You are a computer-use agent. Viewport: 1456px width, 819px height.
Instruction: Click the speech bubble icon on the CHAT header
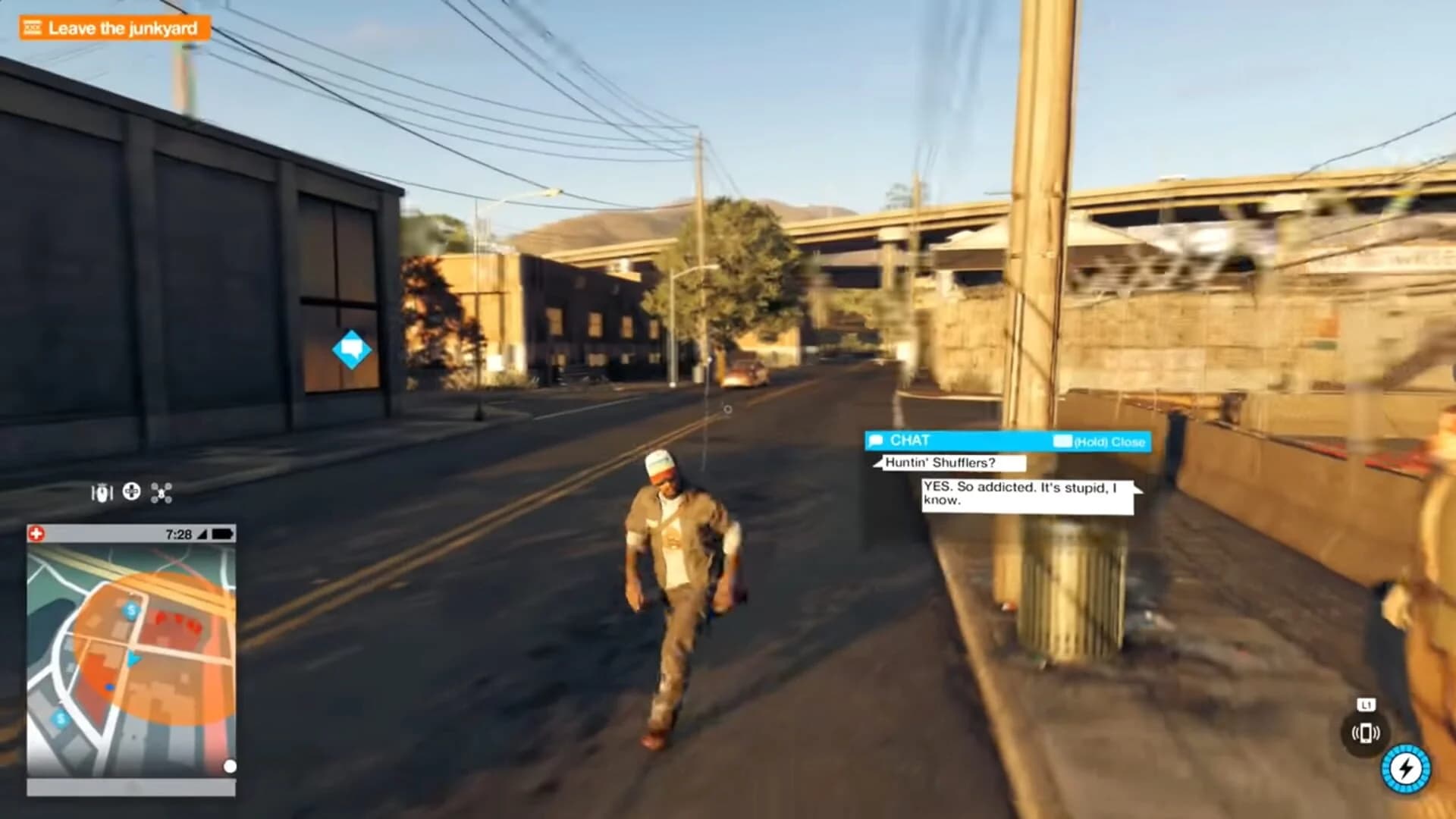coord(877,441)
